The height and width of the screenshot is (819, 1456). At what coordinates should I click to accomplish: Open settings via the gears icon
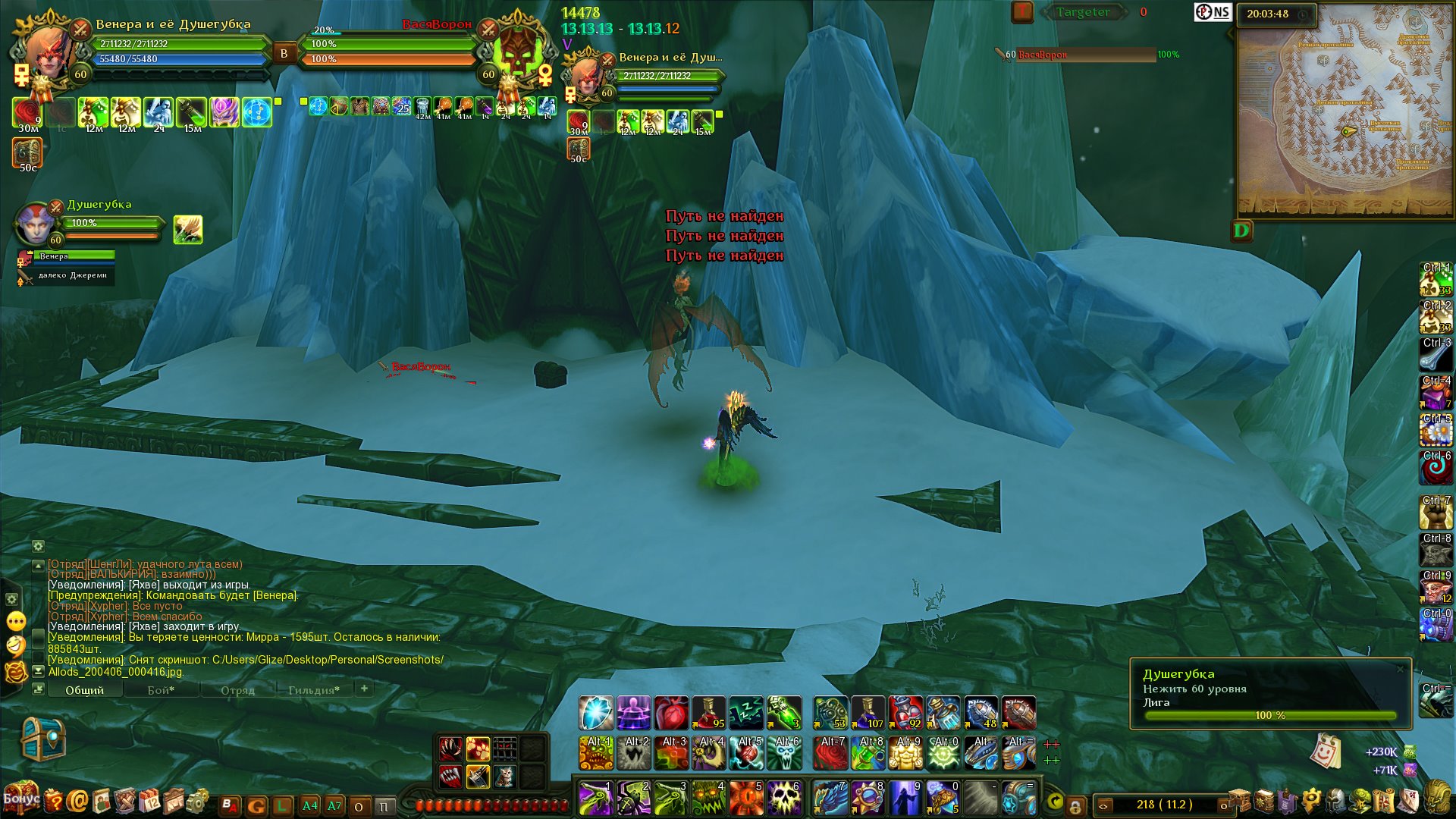[198, 801]
